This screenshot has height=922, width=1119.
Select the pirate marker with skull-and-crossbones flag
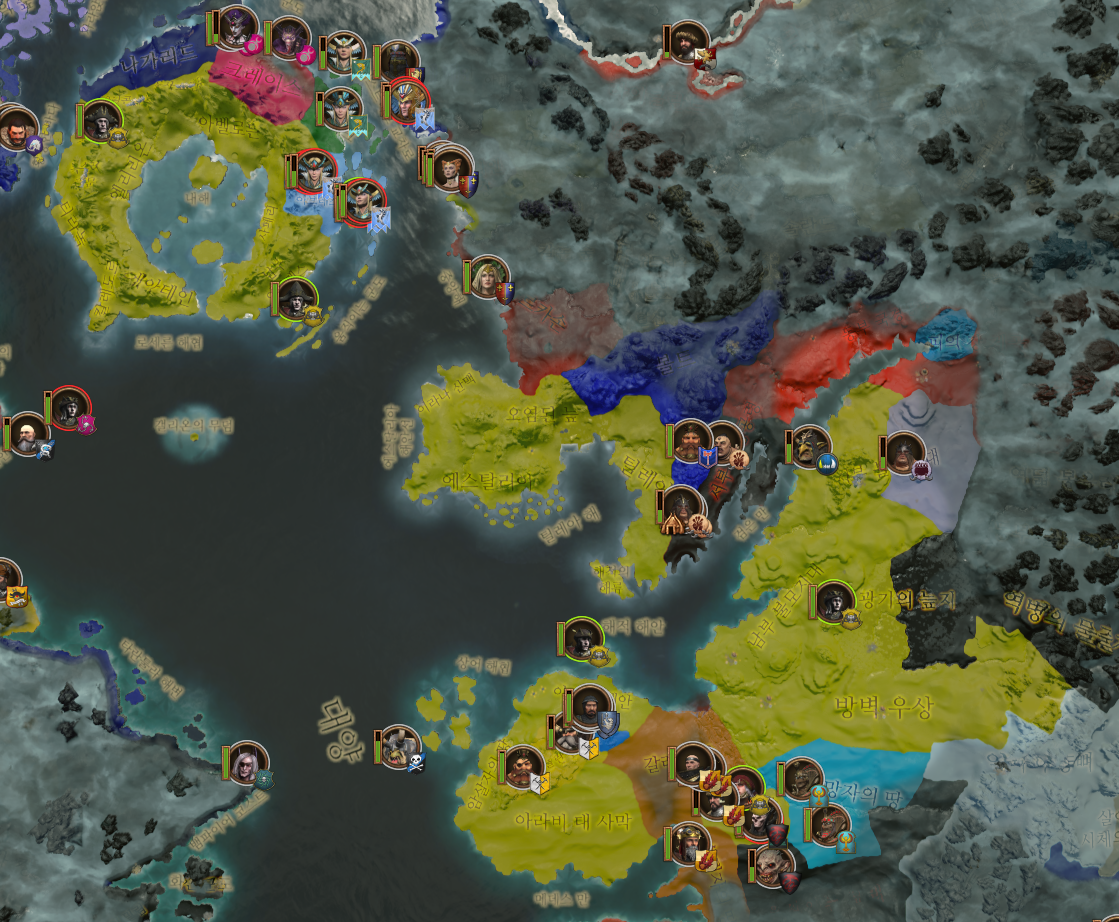point(400,746)
